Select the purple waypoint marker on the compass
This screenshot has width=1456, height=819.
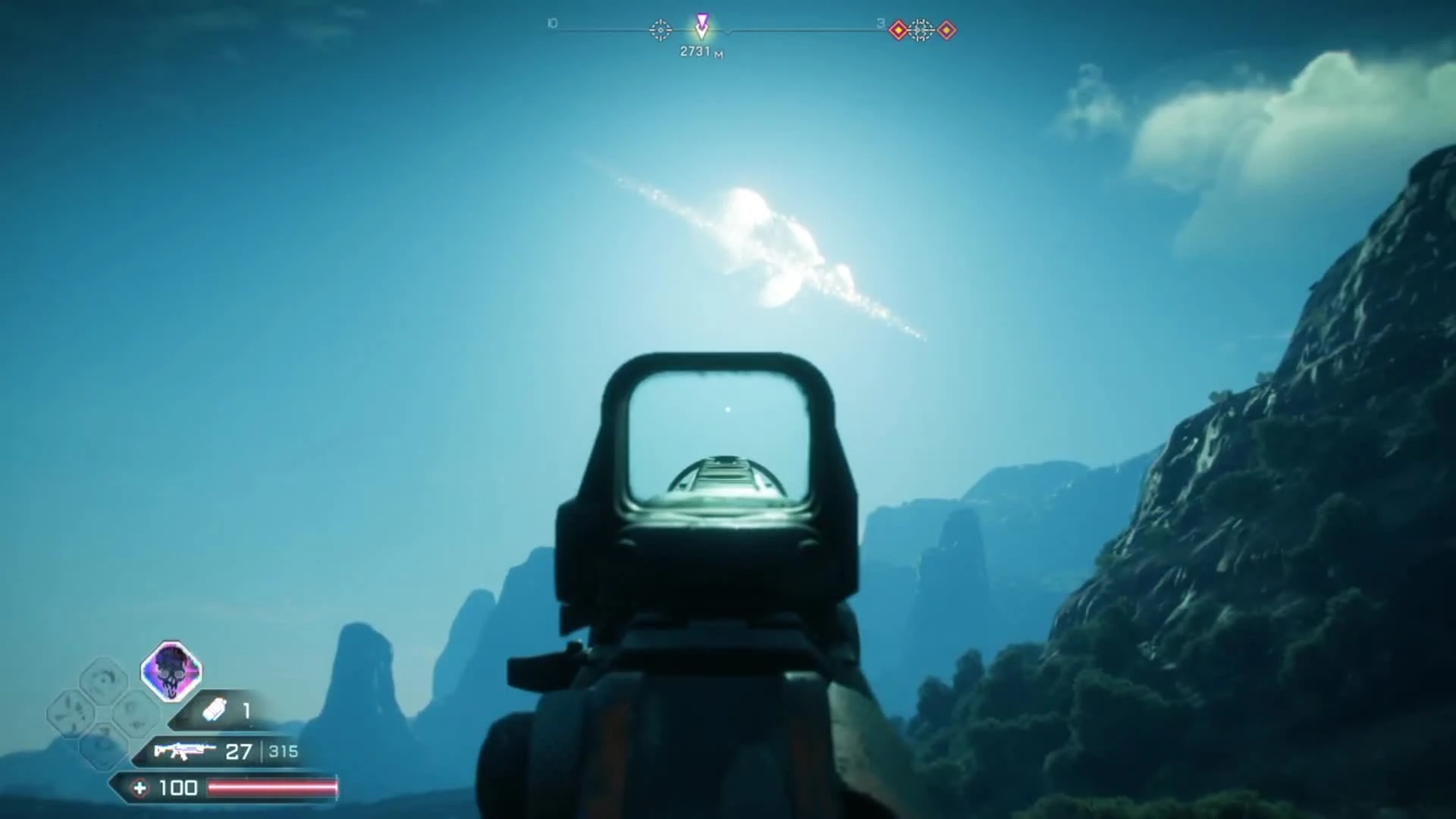click(x=701, y=24)
